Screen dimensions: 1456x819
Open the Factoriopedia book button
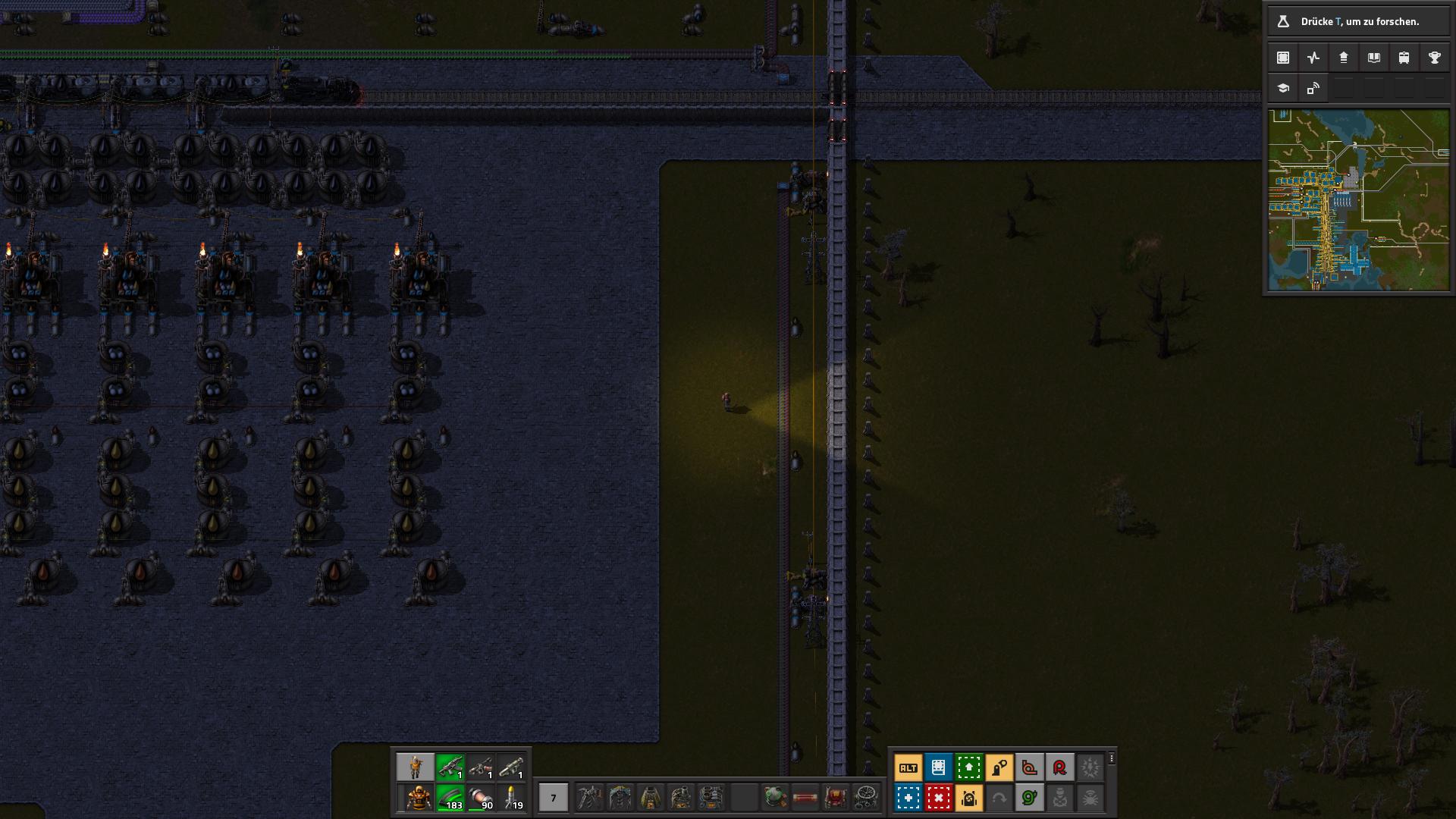(1374, 58)
